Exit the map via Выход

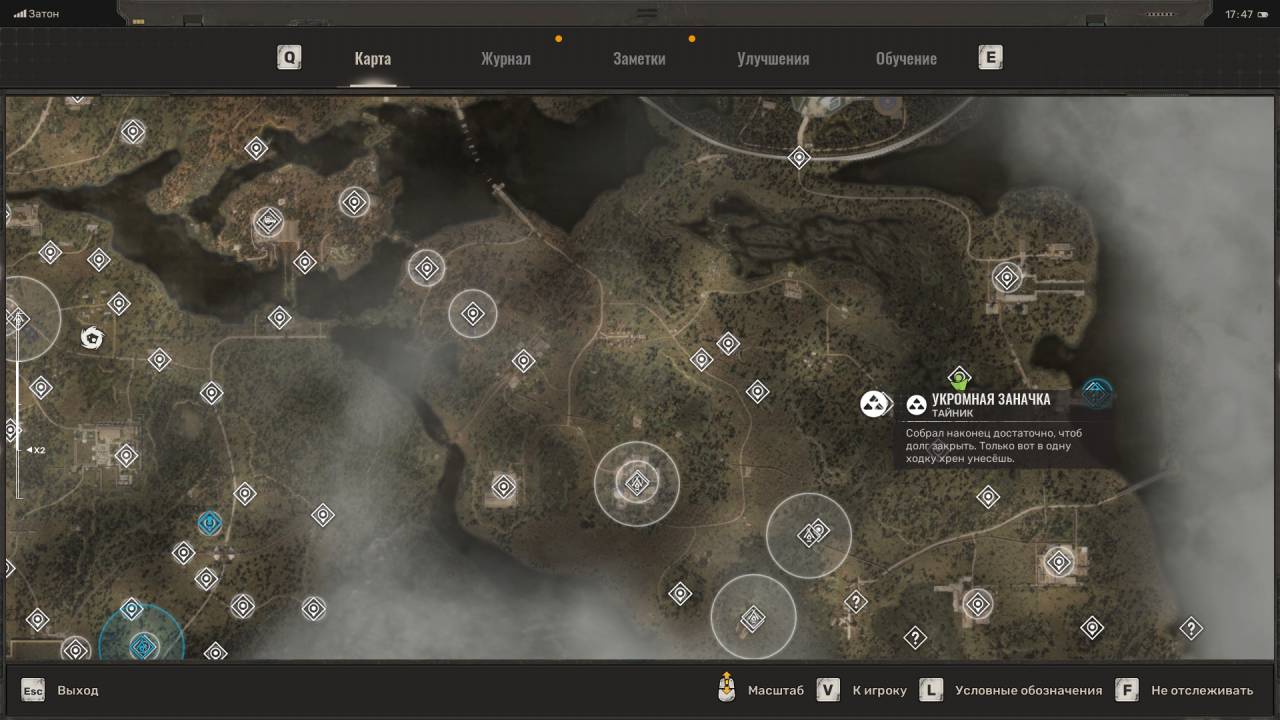coord(77,690)
